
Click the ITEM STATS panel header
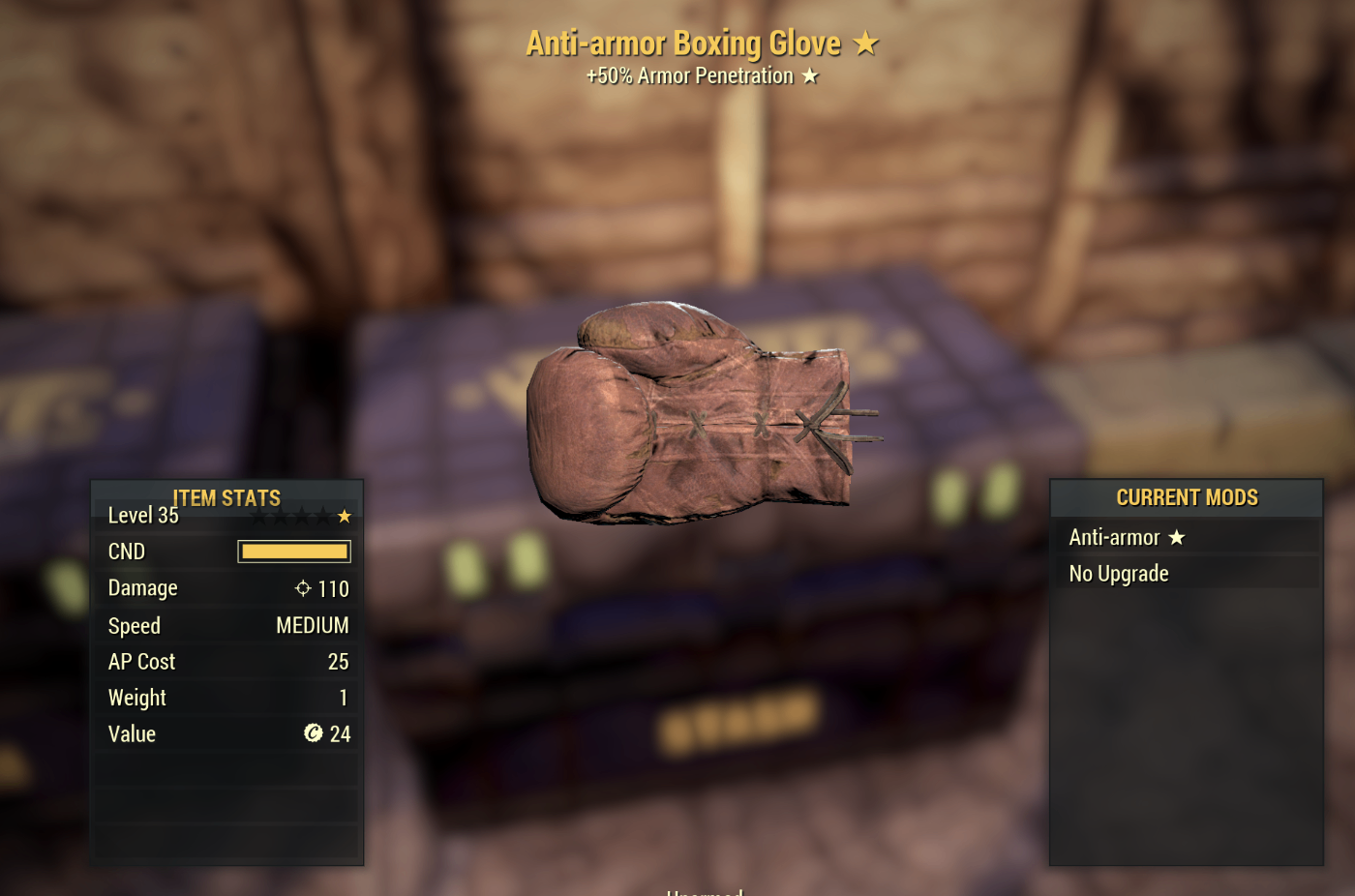tap(226, 498)
